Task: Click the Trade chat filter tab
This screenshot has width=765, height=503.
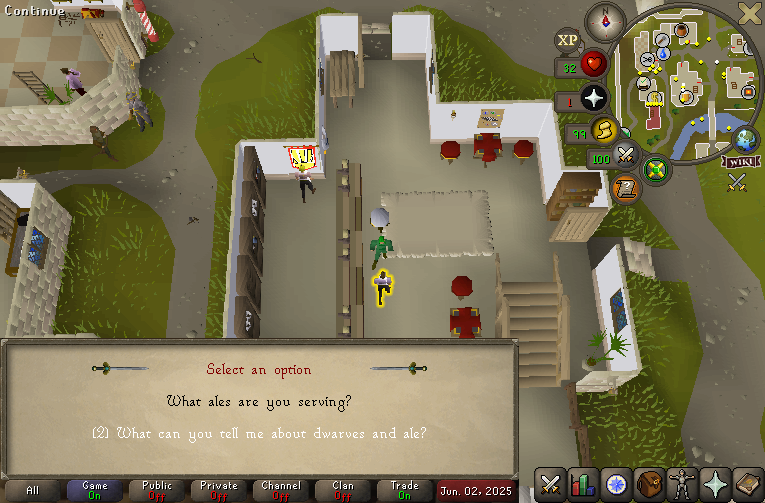Action: click(405, 490)
